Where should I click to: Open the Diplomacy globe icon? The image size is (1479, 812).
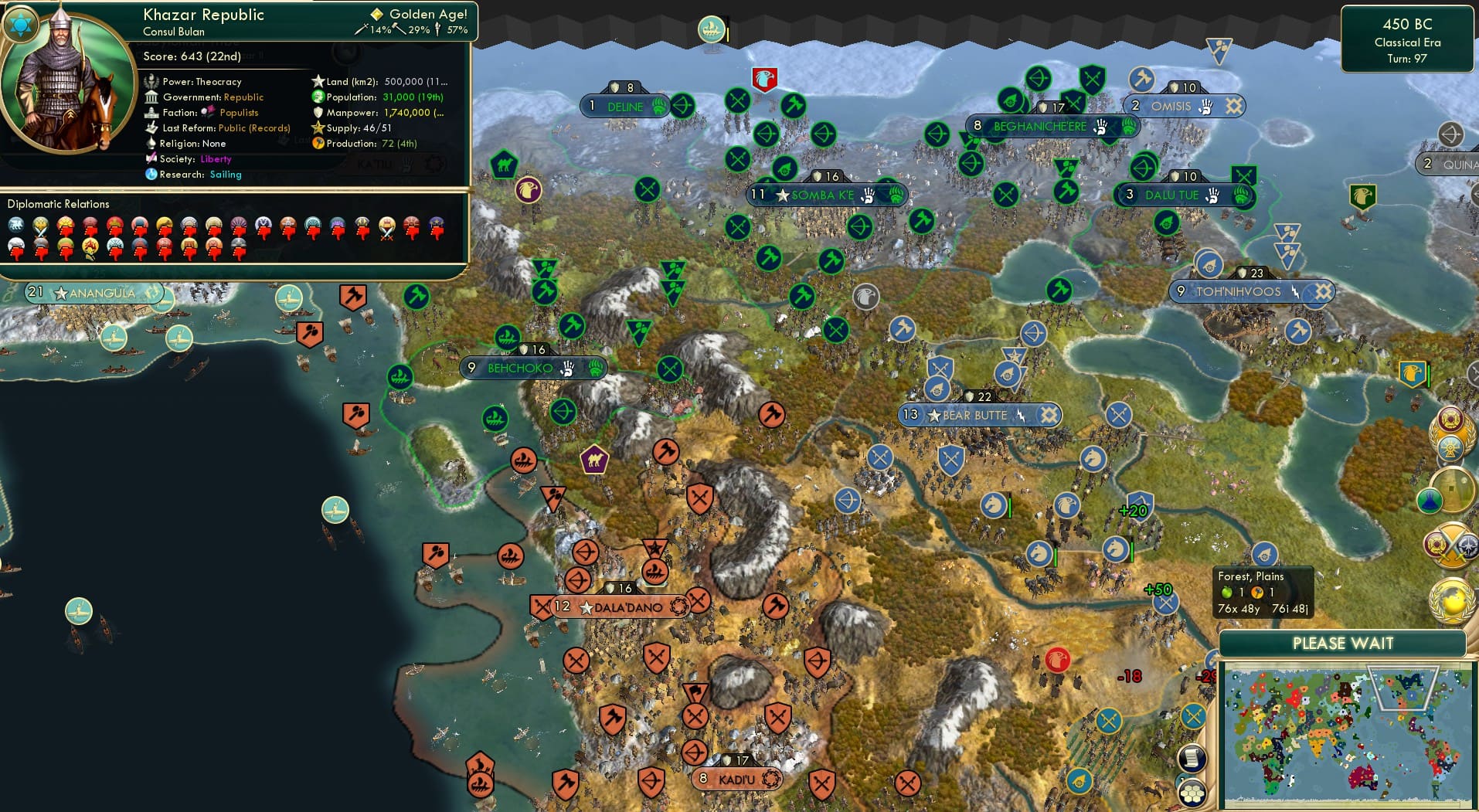pyautogui.click(x=1450, y=600)
